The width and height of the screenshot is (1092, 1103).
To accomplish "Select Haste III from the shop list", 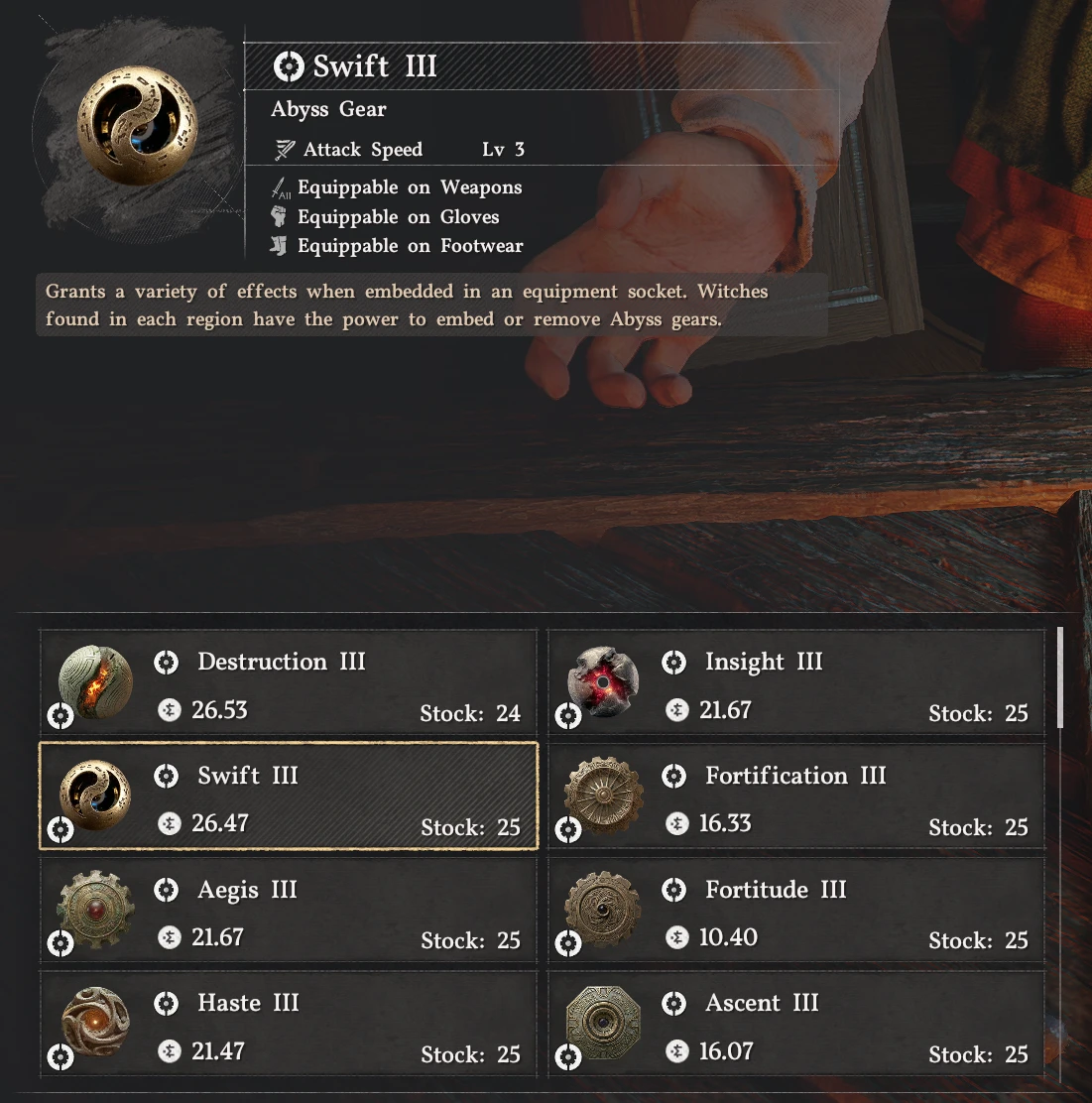I will pos(288,1026).
